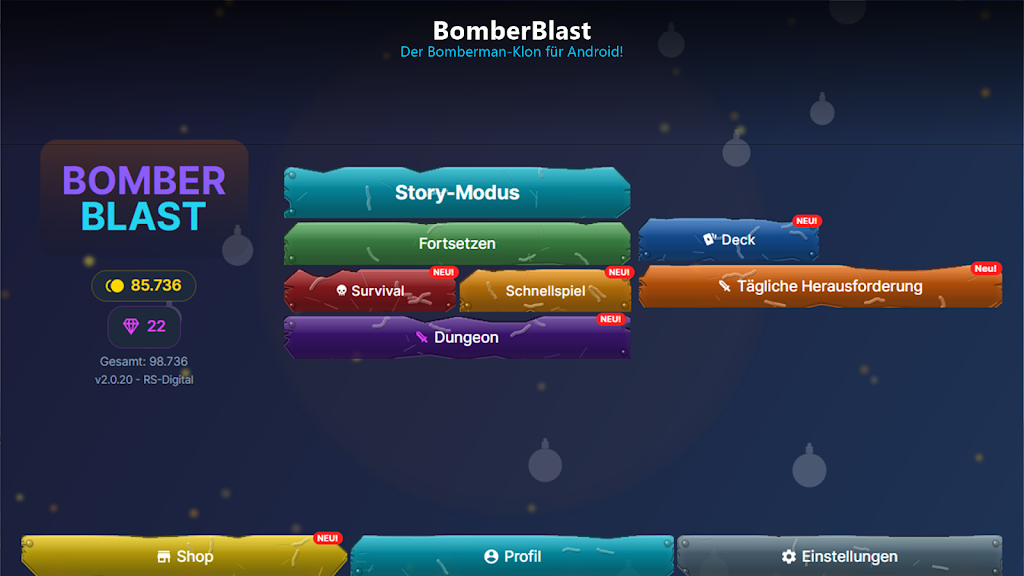Image resolution: width=1024 pixels, height=576 pixels.
Task: Open the Deck screen
Action: tap(729, 240)
